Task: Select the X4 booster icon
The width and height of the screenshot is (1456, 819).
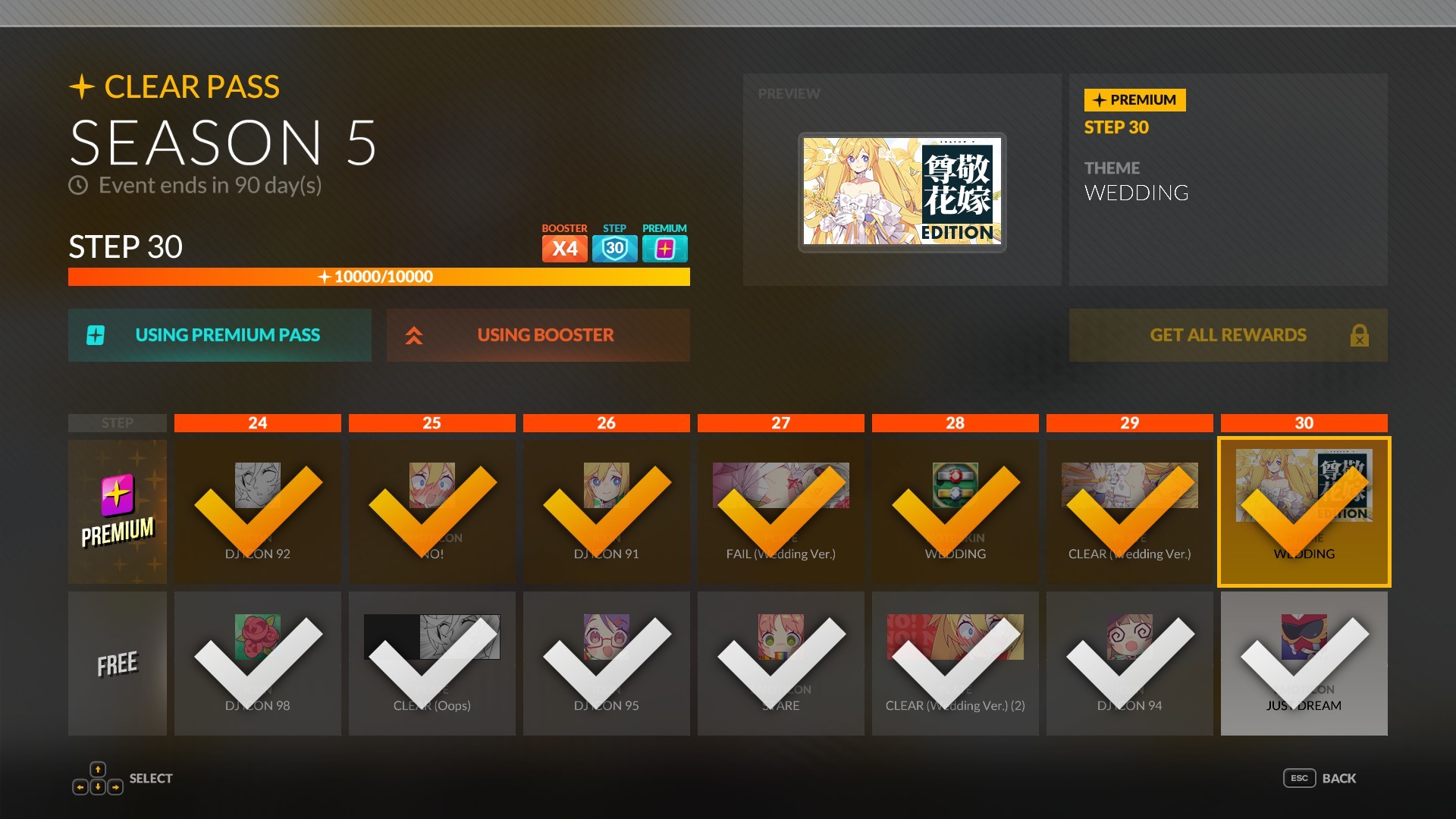Action: click(564, 247)
